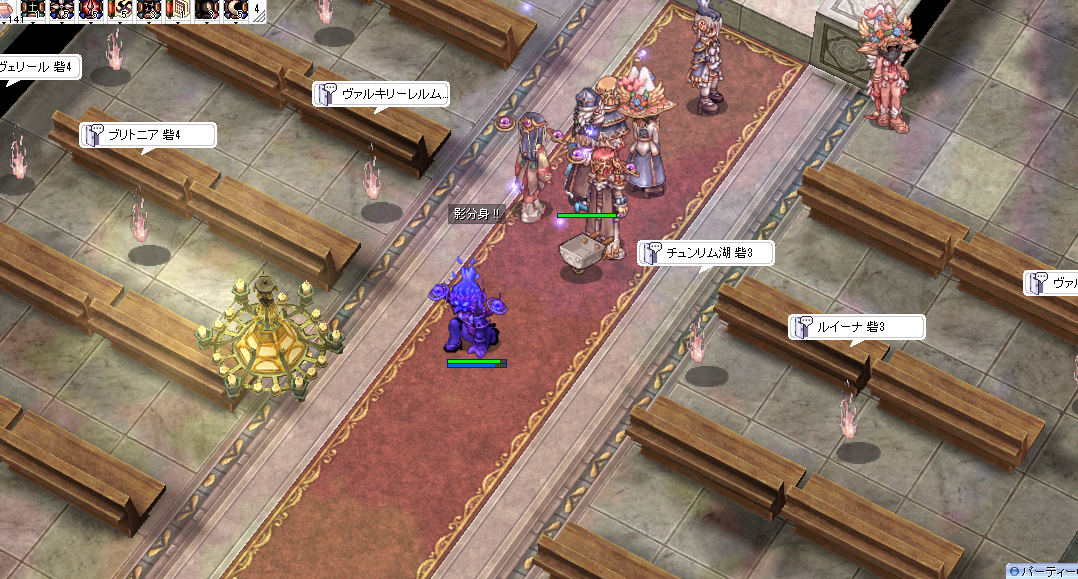Activate the pink sparkles skill icon
This screenshot has width=1078, height=579.
[150, 10]
